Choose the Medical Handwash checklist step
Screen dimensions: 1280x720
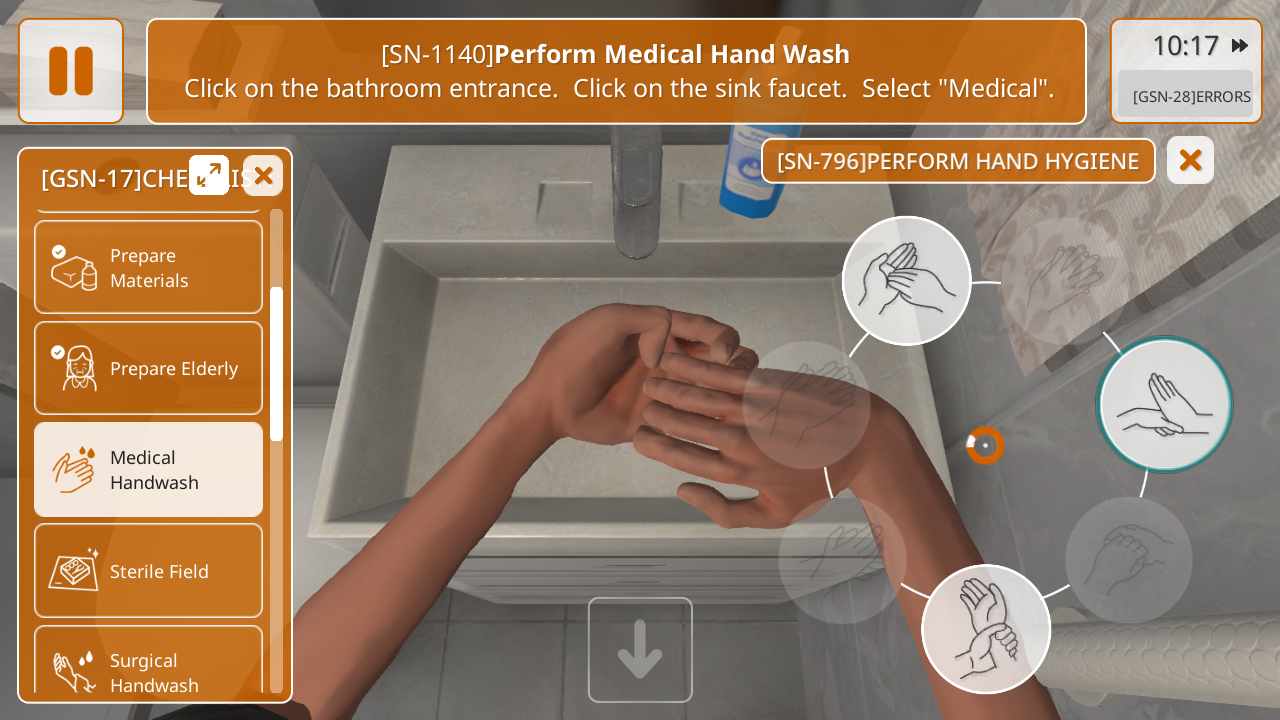pos(148,469)
